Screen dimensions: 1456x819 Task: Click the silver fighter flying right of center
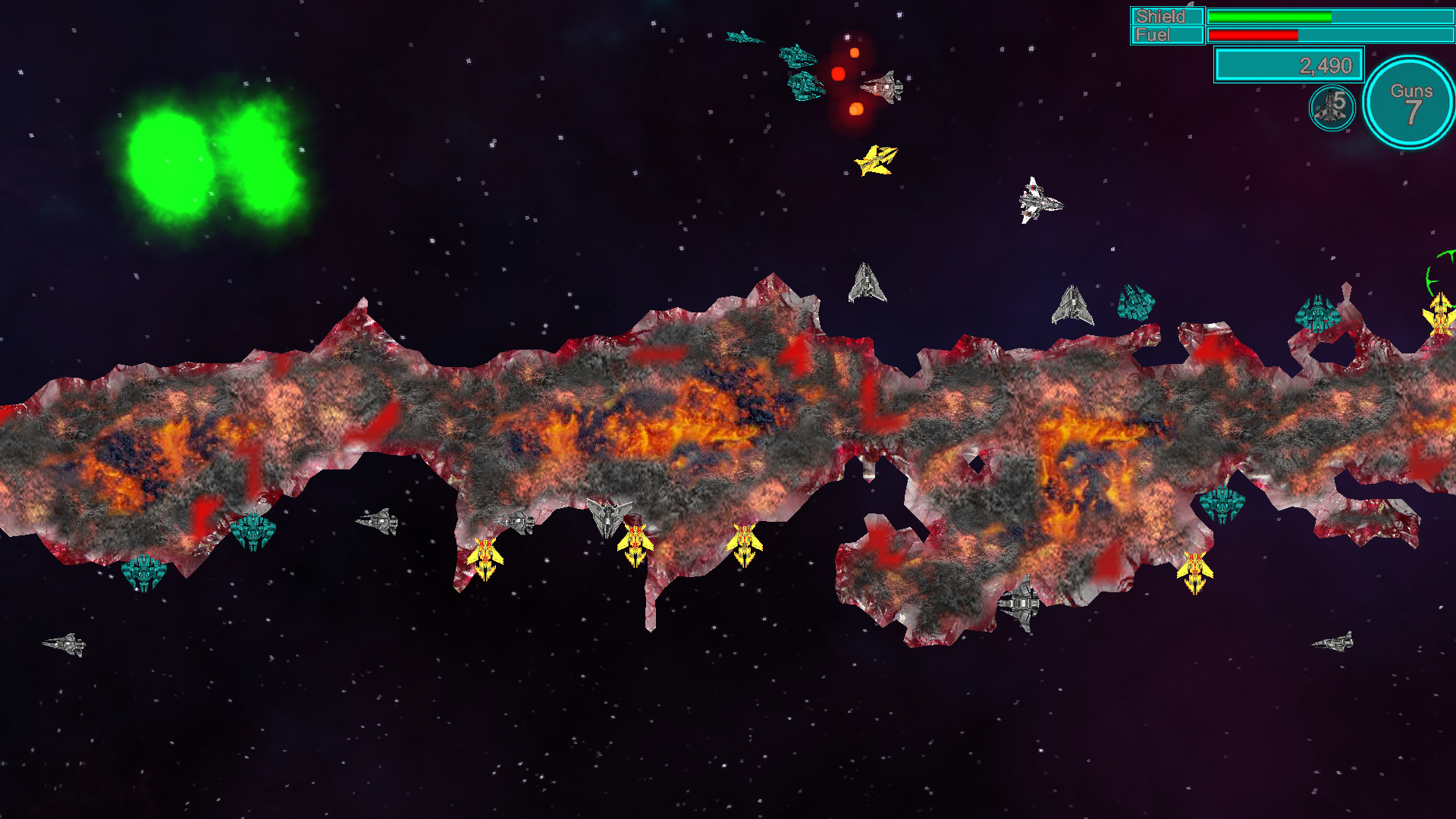pos(1041,201)
